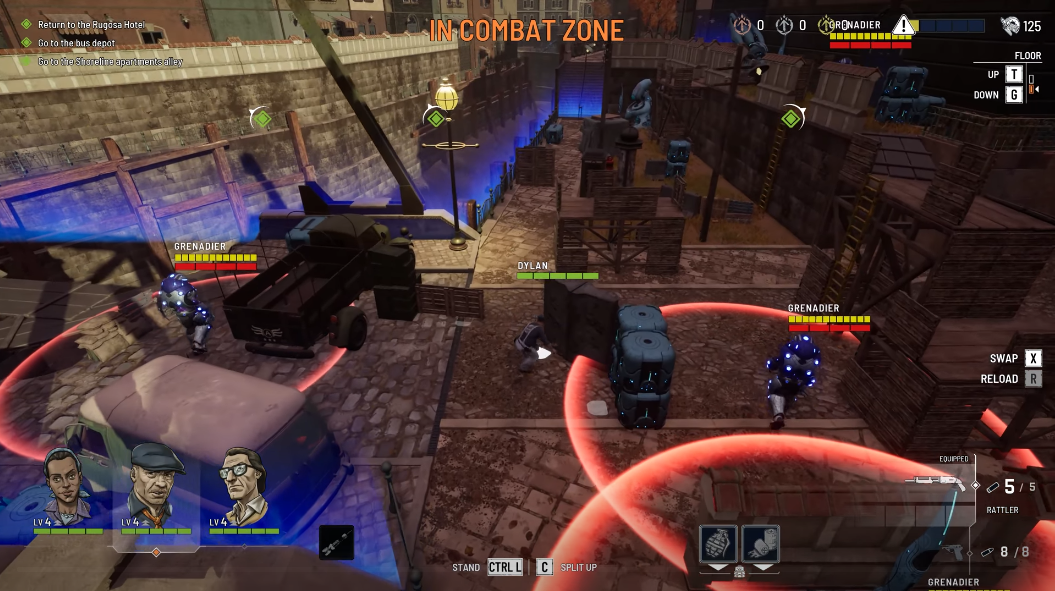Select the Go to the bus depot objective
This screenshot has width=1055, height=591.
click(75, 42)
